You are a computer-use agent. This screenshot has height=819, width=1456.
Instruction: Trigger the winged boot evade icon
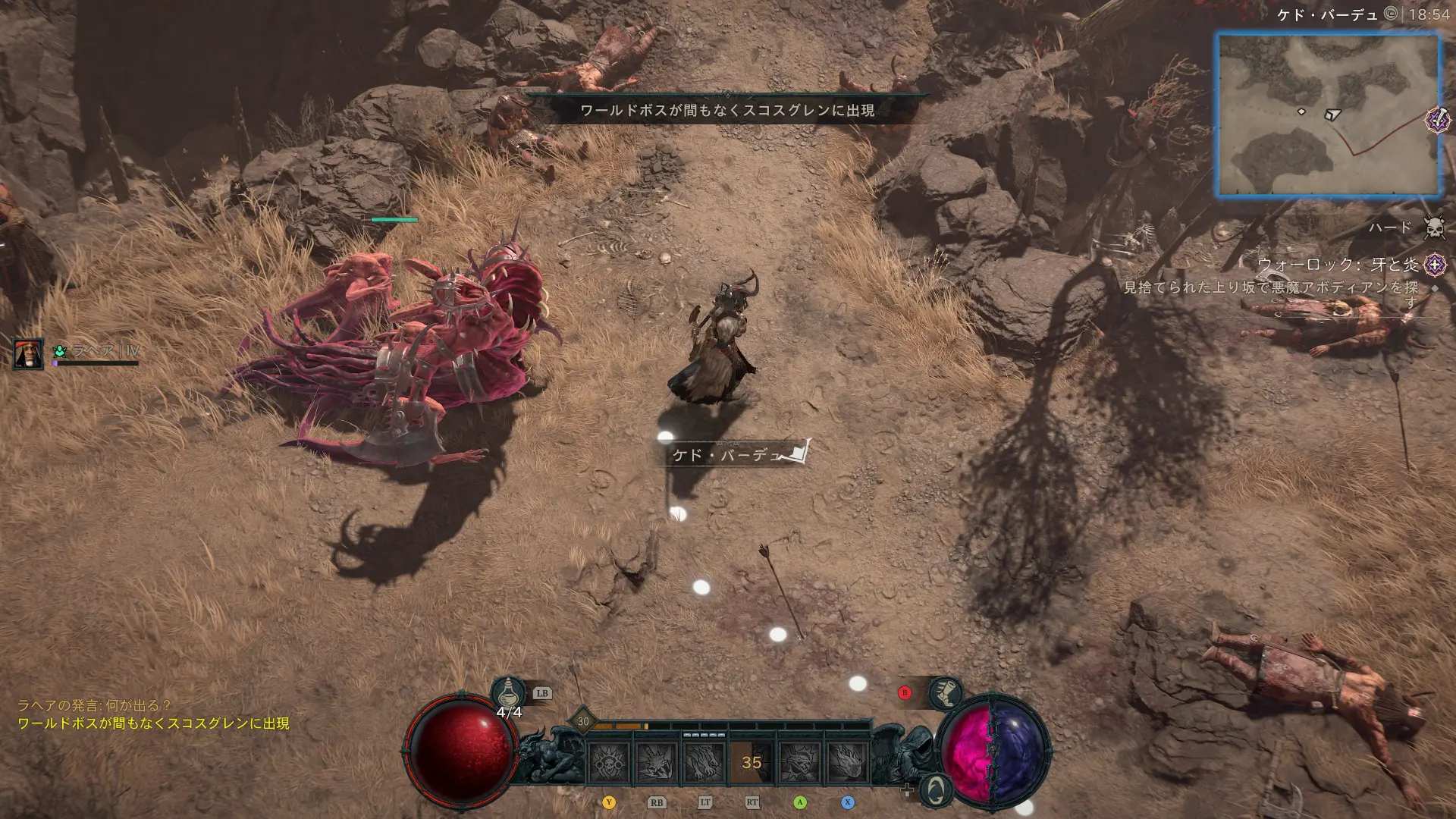(x=946, y=692)
